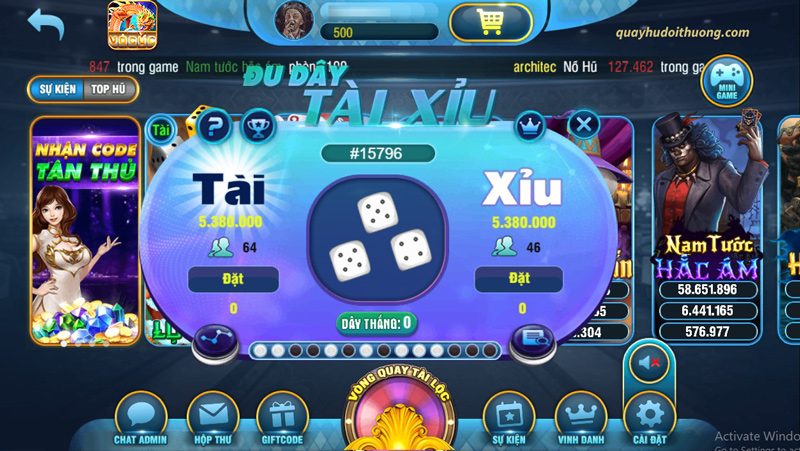Switch to the Sự Kiện tab
Viewport: 800px width, 451px height.
(x=57, y=88)
